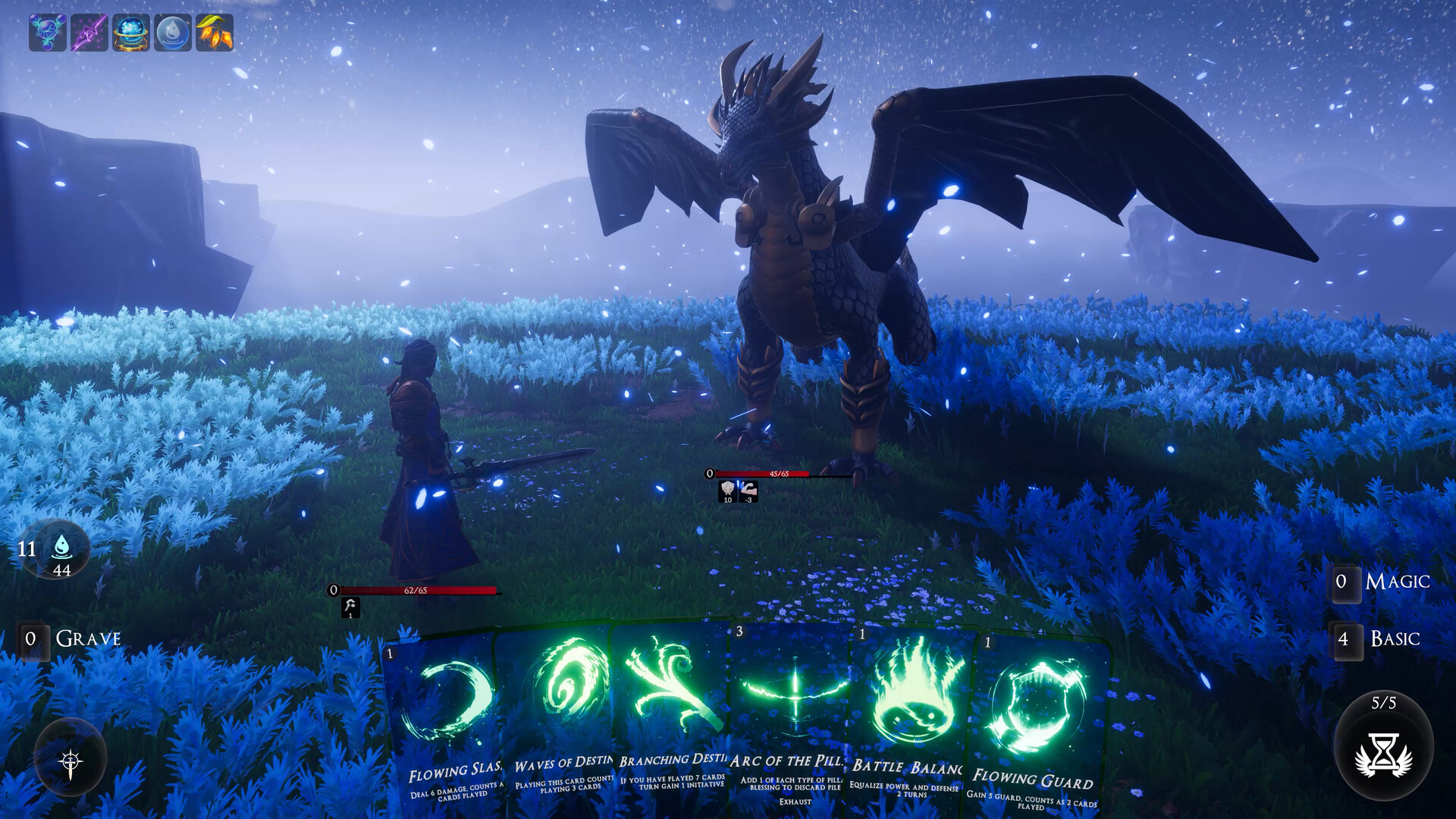Click the hammer status icon under player health
The image size is (1456, 819).
click(x=350, y=607)
